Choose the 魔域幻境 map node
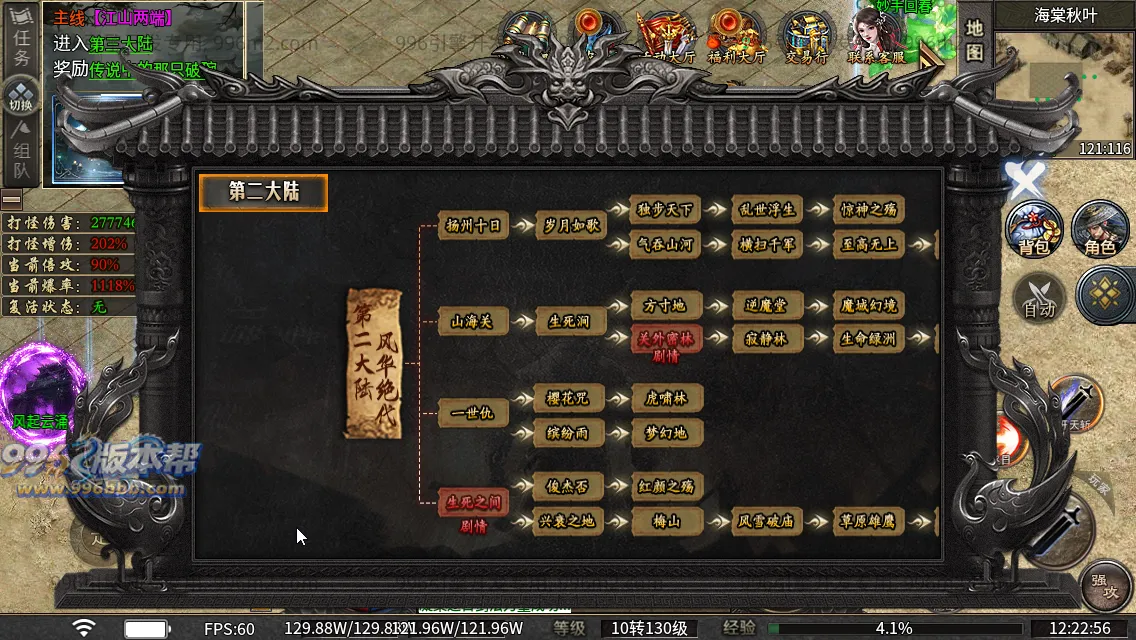This screenshot has width=1136, height=640. click(x=868, y=306)
